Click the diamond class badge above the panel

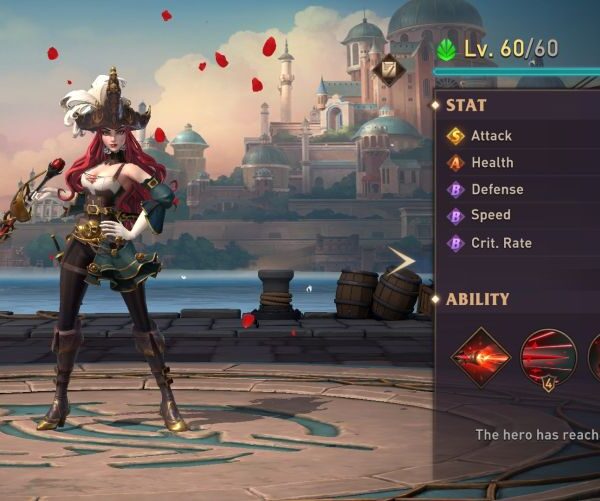(389, 70)
